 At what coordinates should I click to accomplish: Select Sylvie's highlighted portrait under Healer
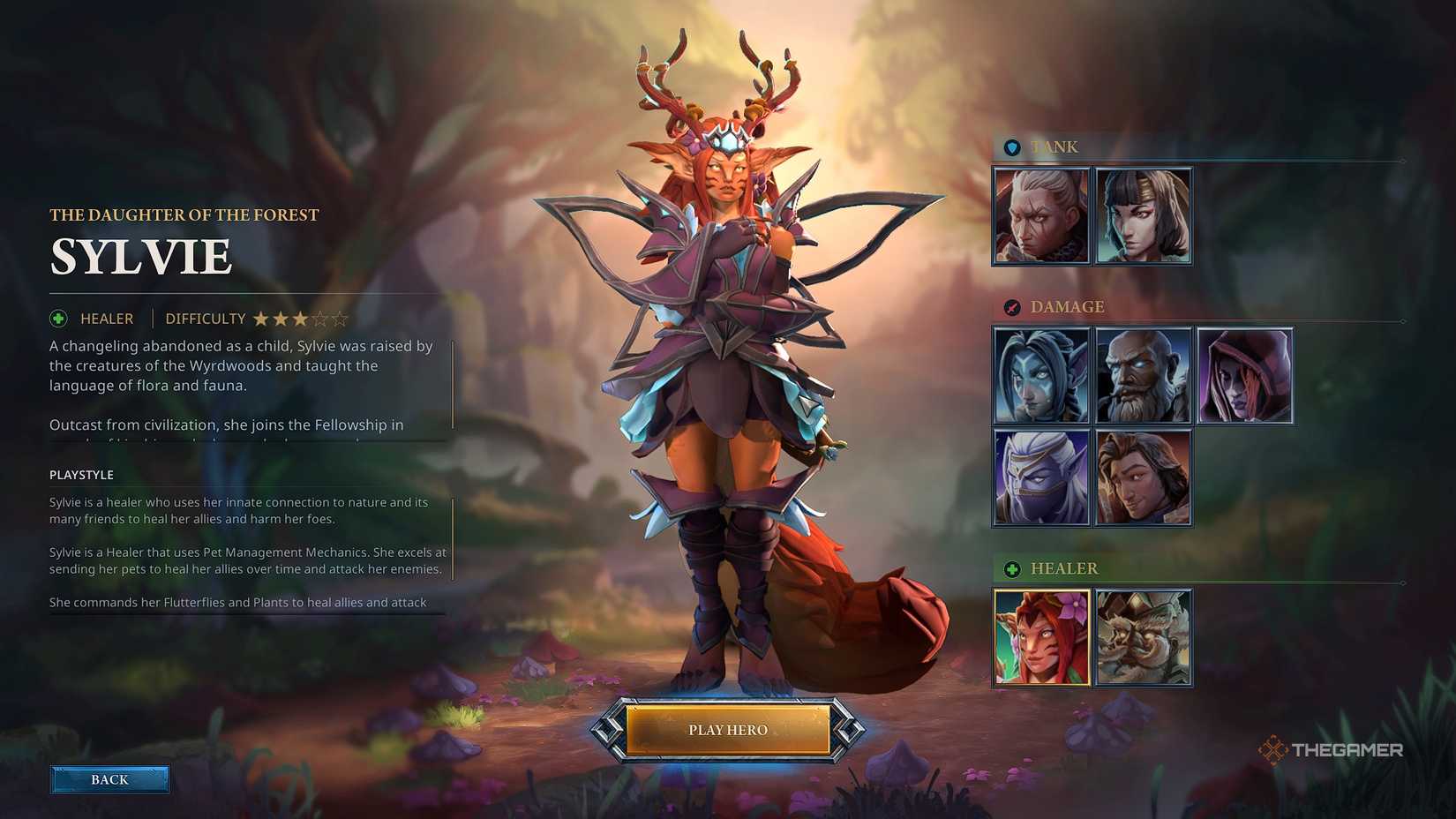[x=1041, y=636]
